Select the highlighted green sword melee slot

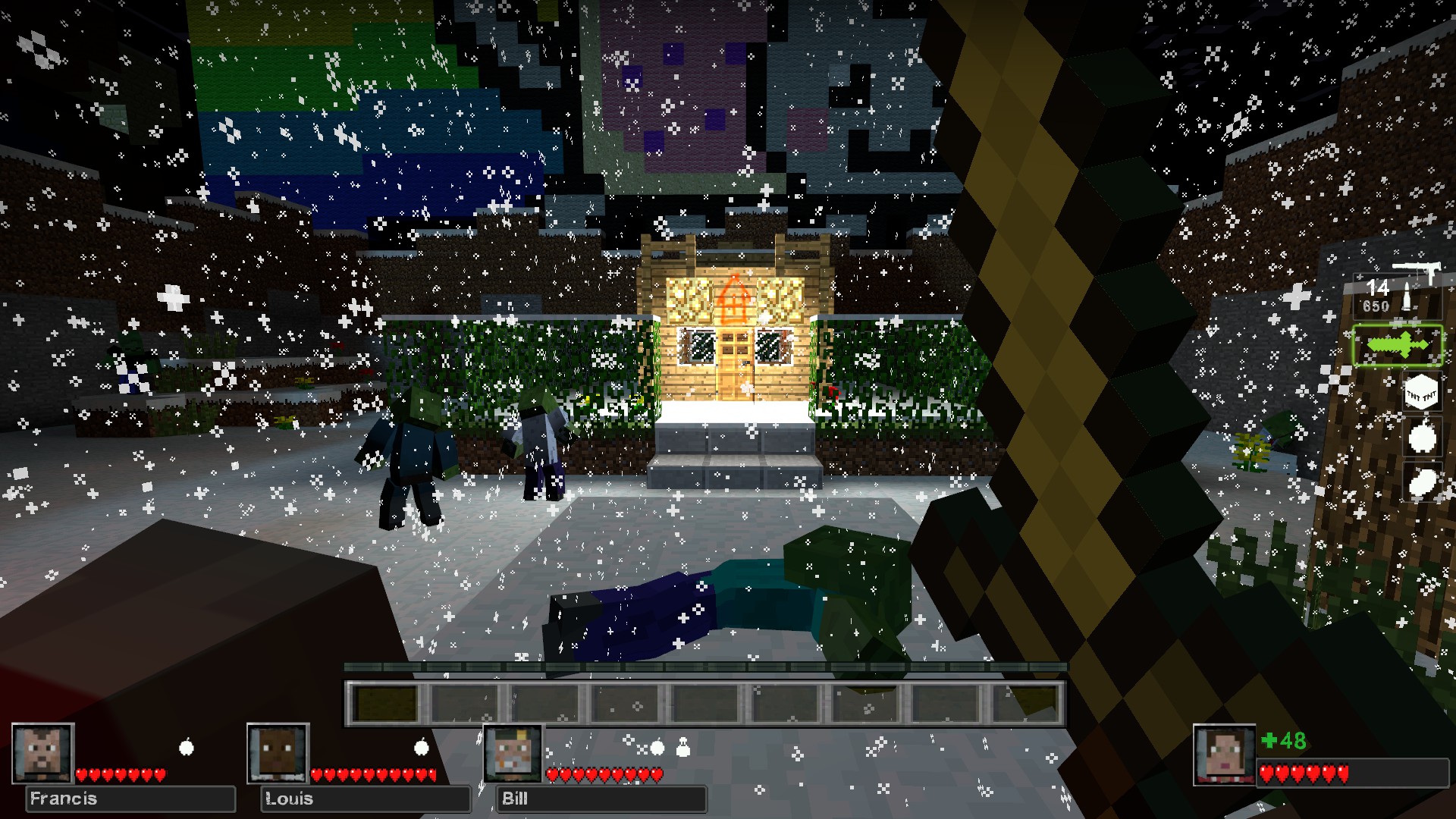click(x=1398, y=345)
